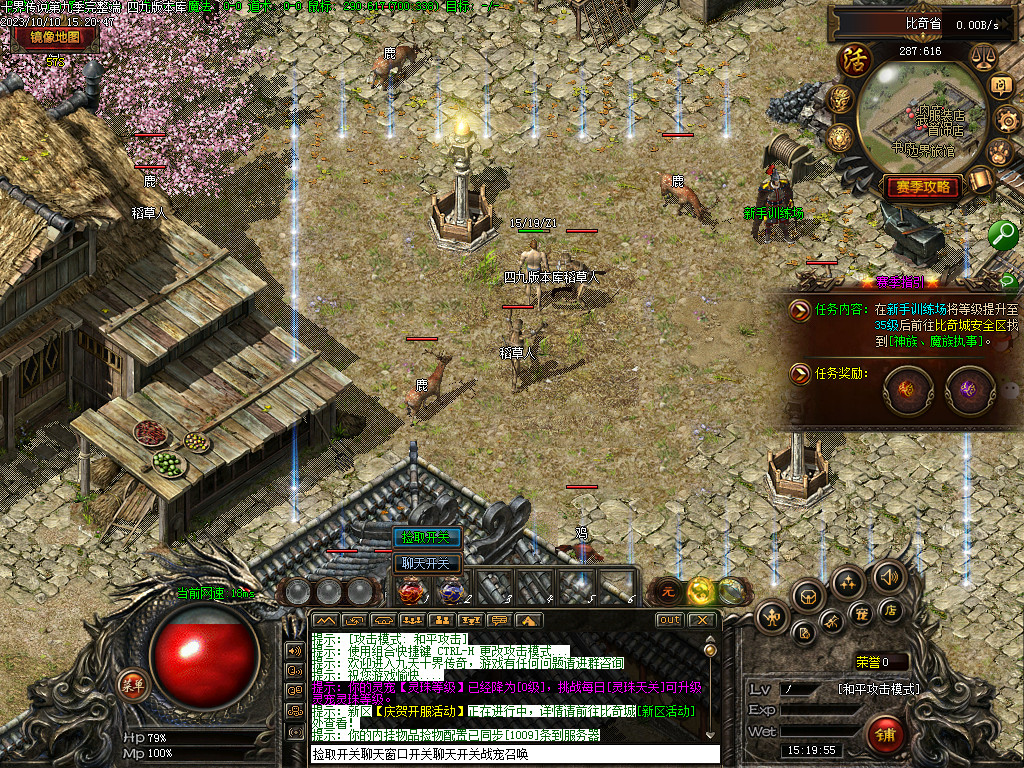This screenshot has width=1024, height=768.
Task: Click the circular minimap
Action: point(923,118)
